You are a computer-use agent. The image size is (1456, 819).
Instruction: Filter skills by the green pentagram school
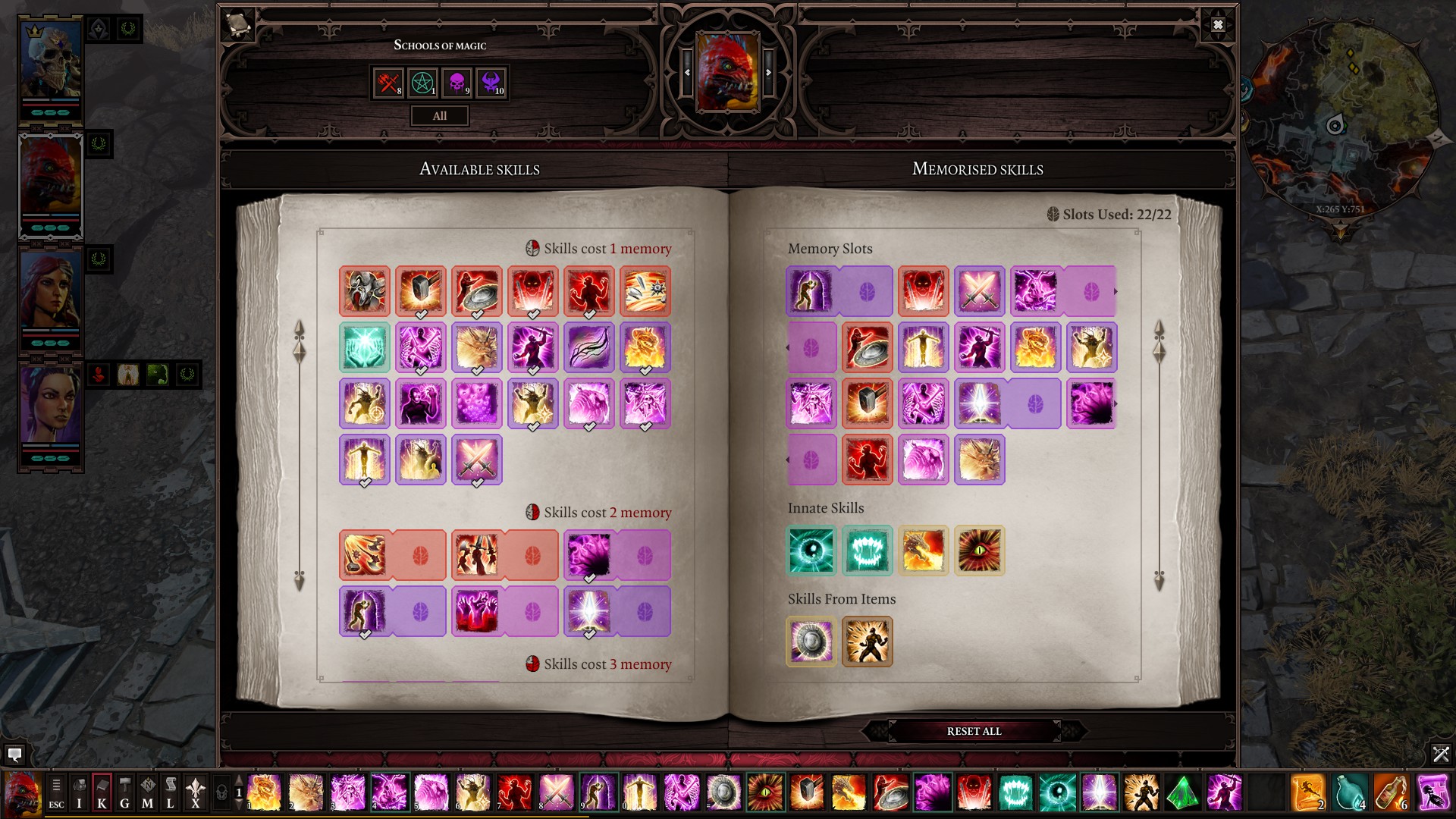click(422, 83)
